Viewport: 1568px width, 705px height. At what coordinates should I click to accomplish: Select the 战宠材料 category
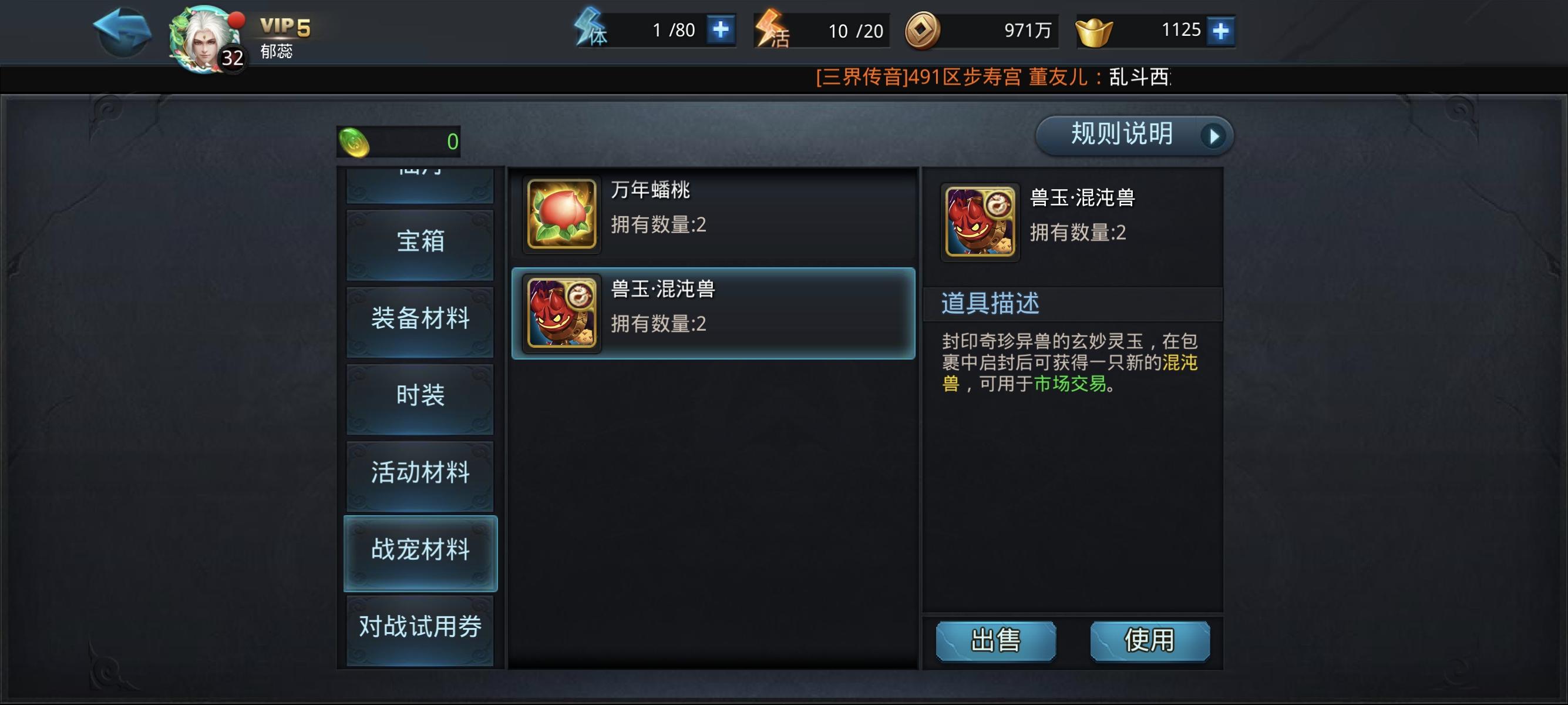tap(420, 549)
